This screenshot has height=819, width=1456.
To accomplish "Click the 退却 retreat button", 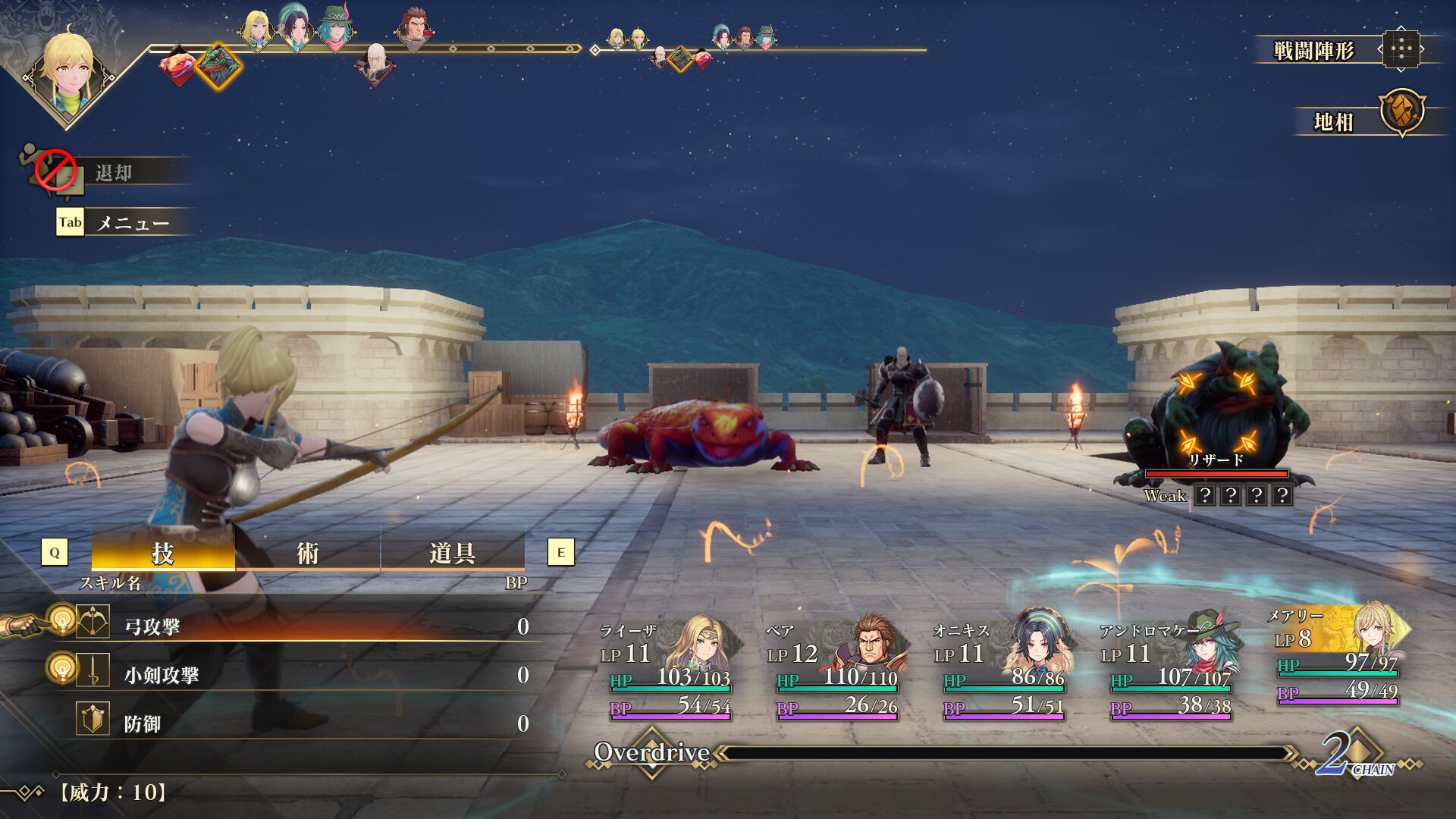I will tap(114, 173).
